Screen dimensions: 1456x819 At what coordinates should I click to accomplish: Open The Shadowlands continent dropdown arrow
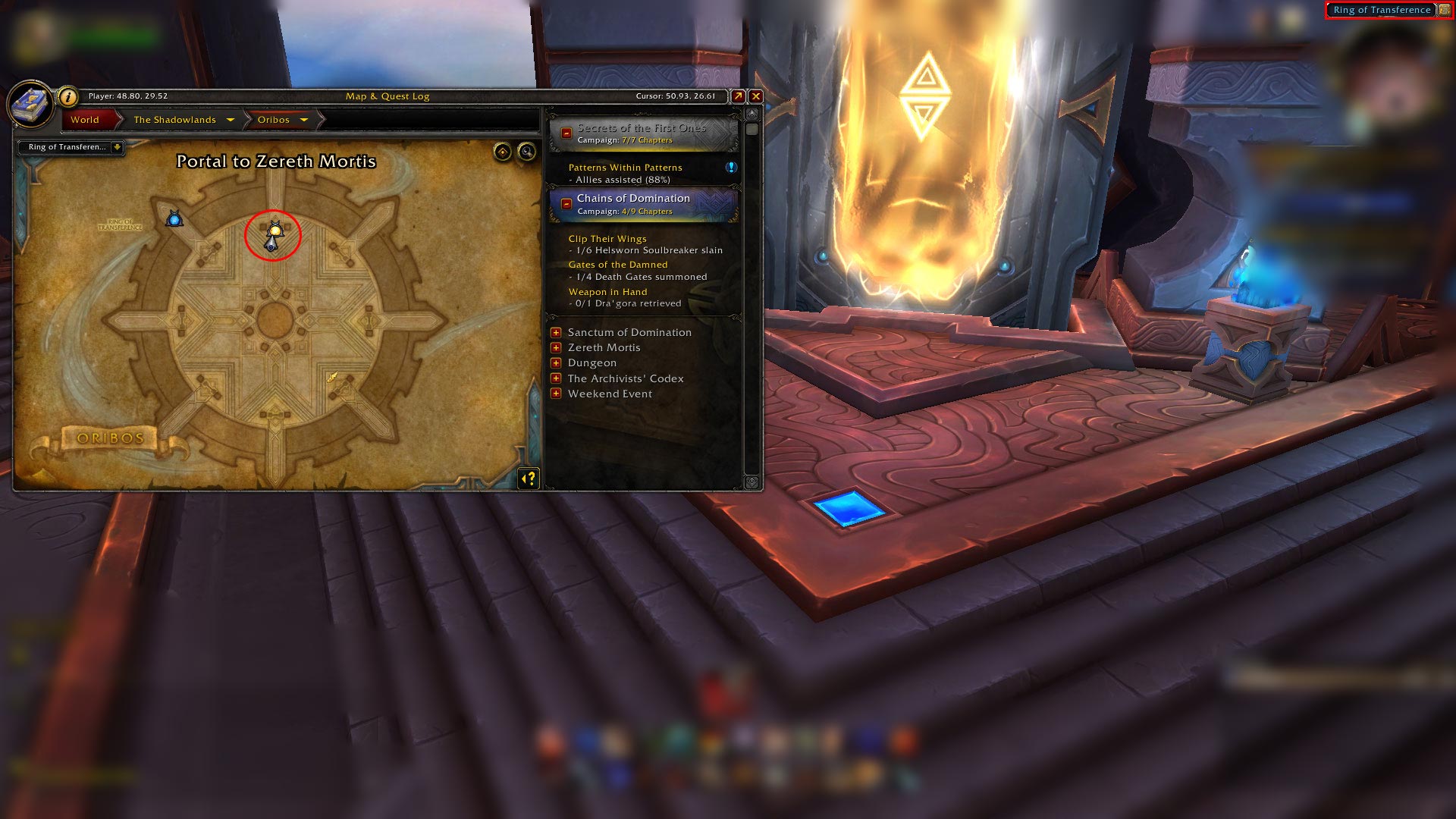click(230, 120)
